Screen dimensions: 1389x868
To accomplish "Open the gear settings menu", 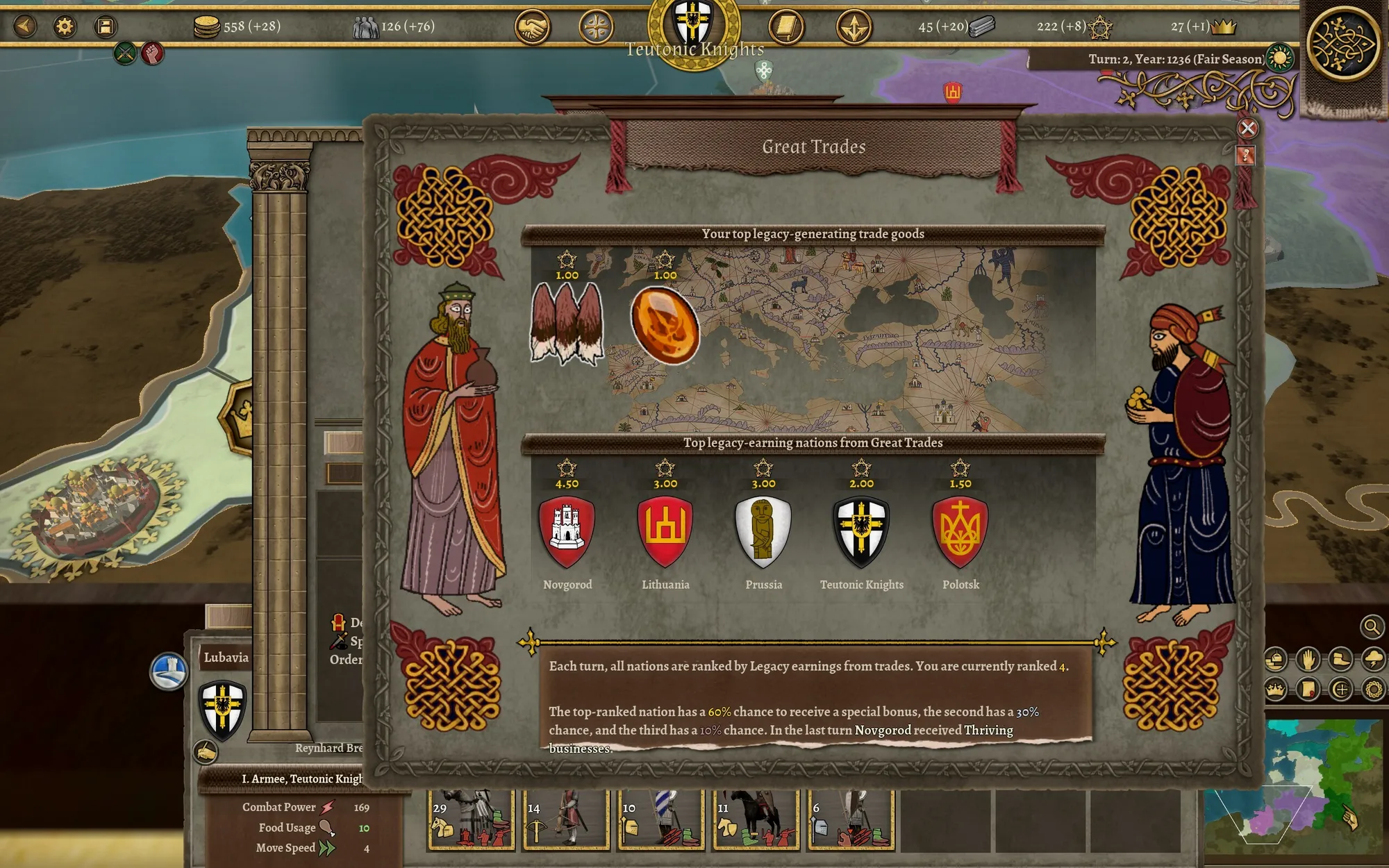I will 65,26.
